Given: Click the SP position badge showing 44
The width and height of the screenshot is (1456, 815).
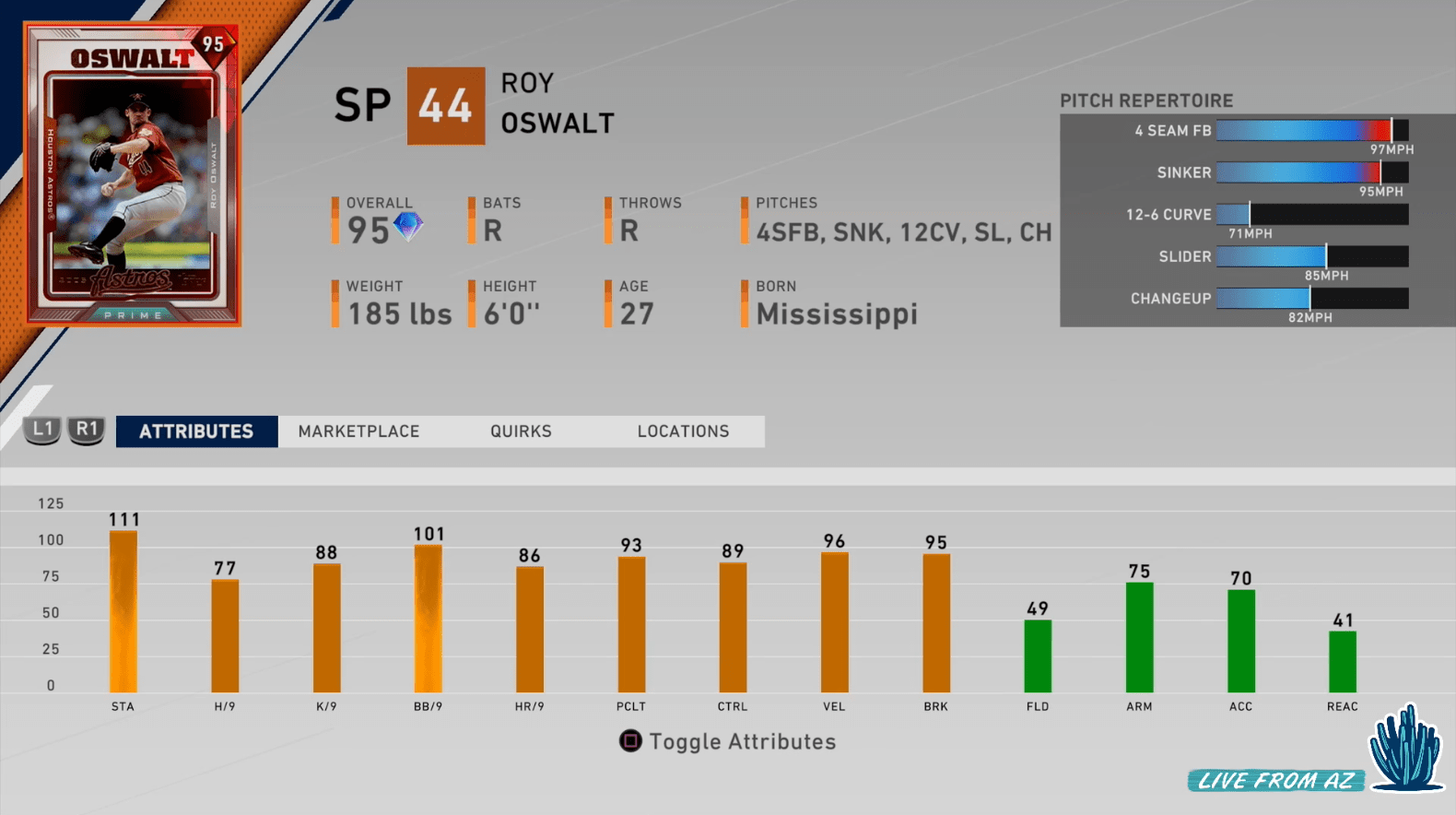Looking at the screenshot, I should pos(445,104).
